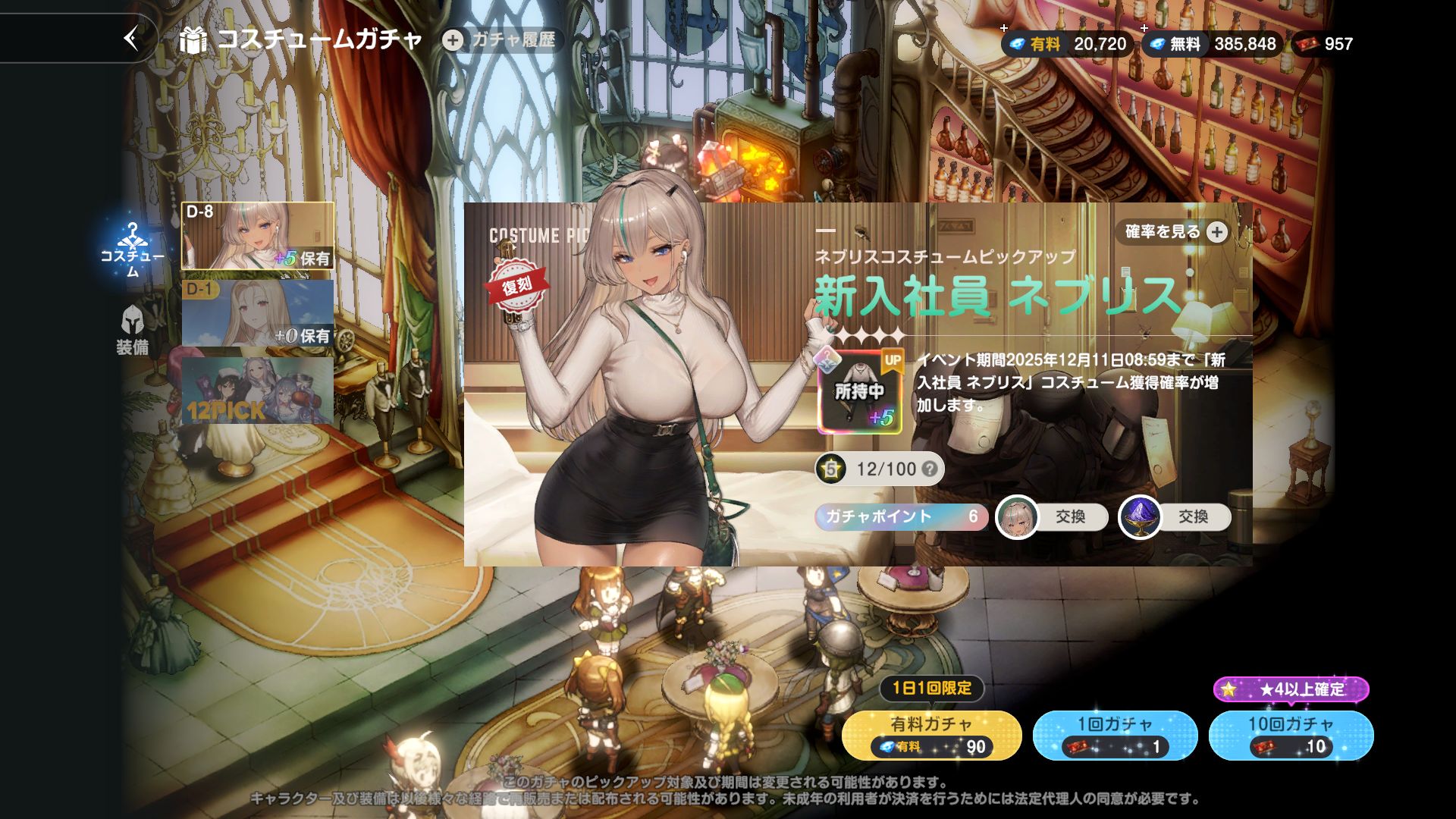Viewport: 1456px width, 819px height.
Task: Do a single 1回ガチャ pull
Action: pos(1115,735)
